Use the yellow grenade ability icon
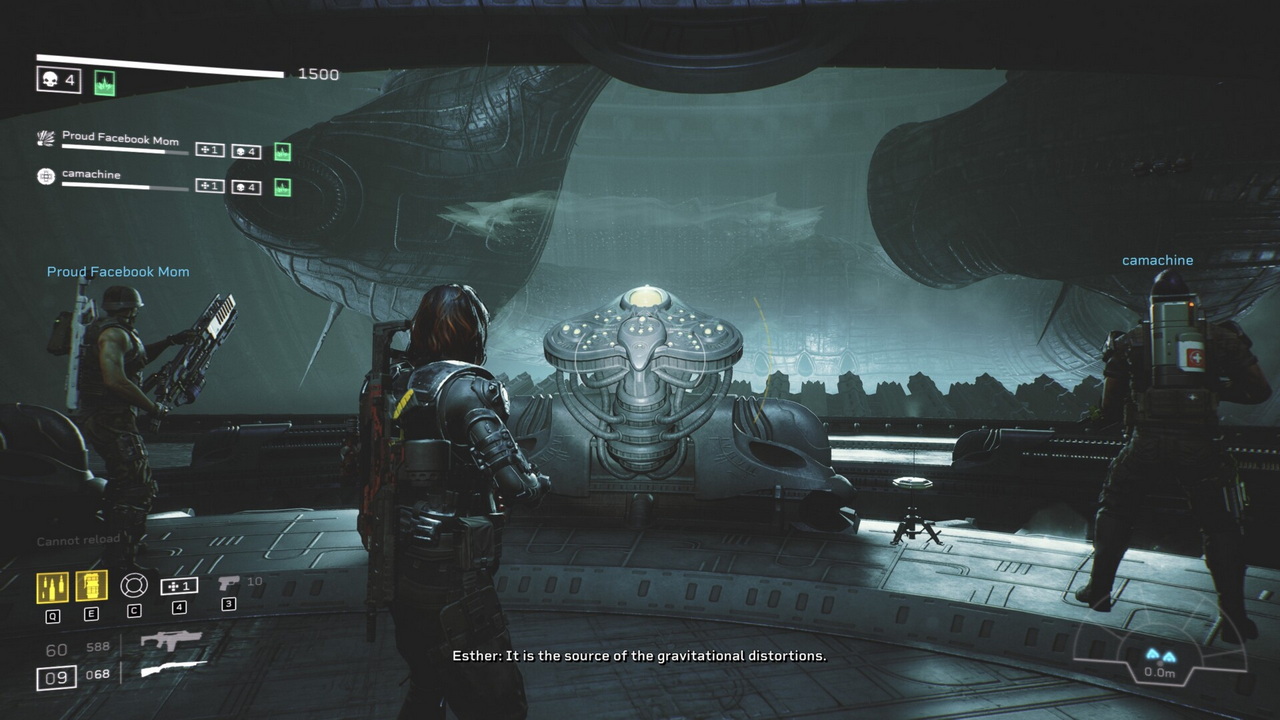Image resolution: width=1280 pixels, height=720 pixels. click(x=91, y=587)
